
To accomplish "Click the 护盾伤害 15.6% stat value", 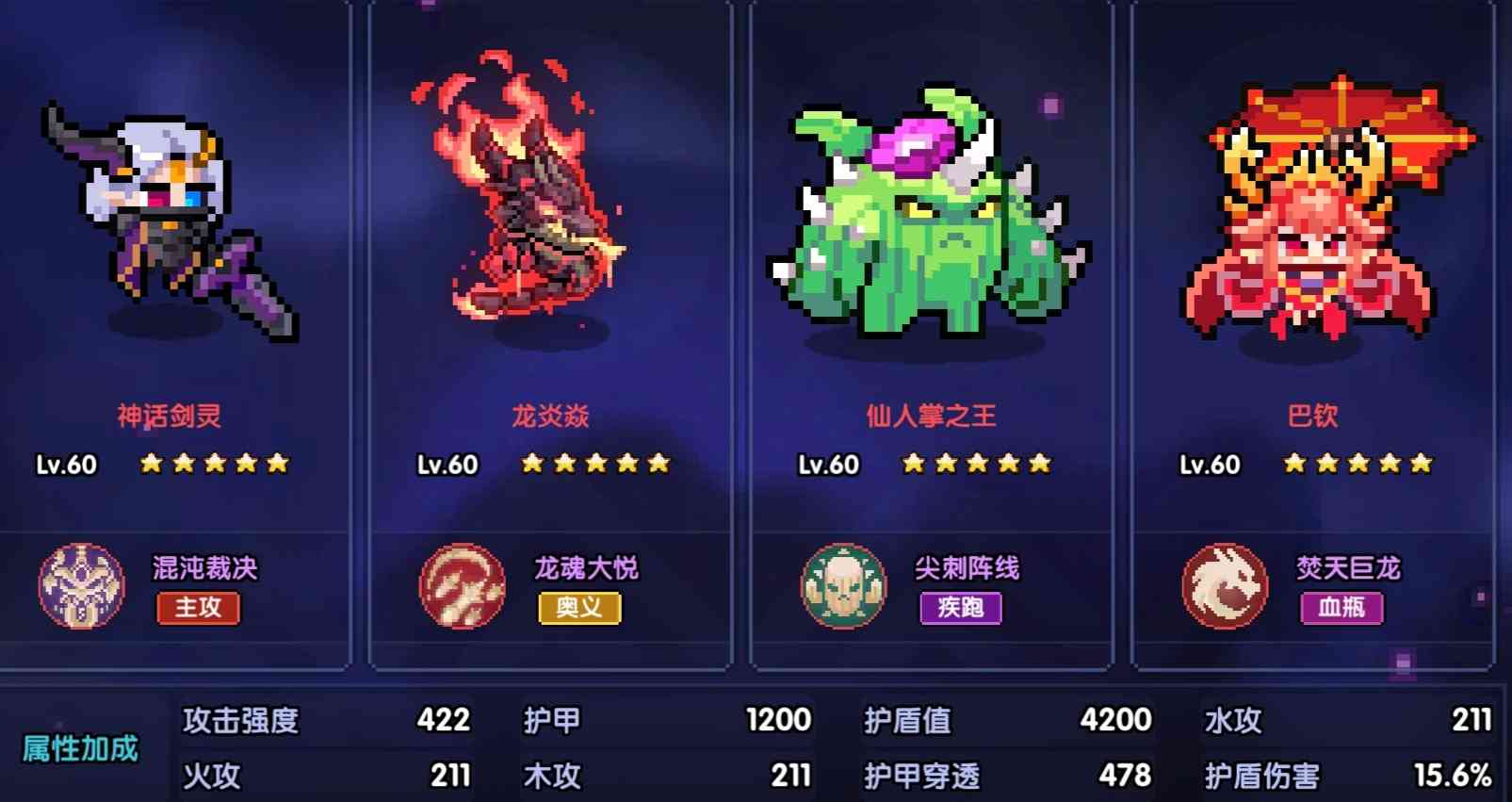I will click(x=1455, y=777).
